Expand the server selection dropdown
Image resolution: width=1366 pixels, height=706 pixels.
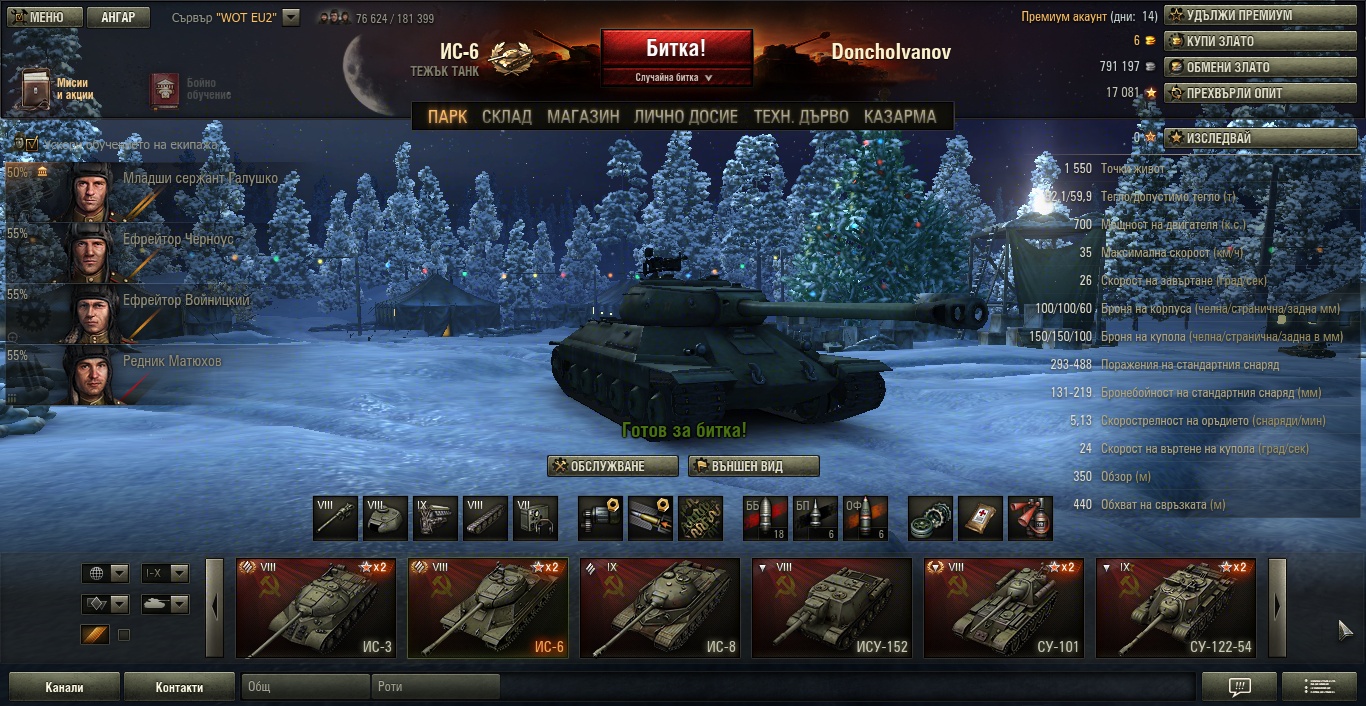pos(291,17)
